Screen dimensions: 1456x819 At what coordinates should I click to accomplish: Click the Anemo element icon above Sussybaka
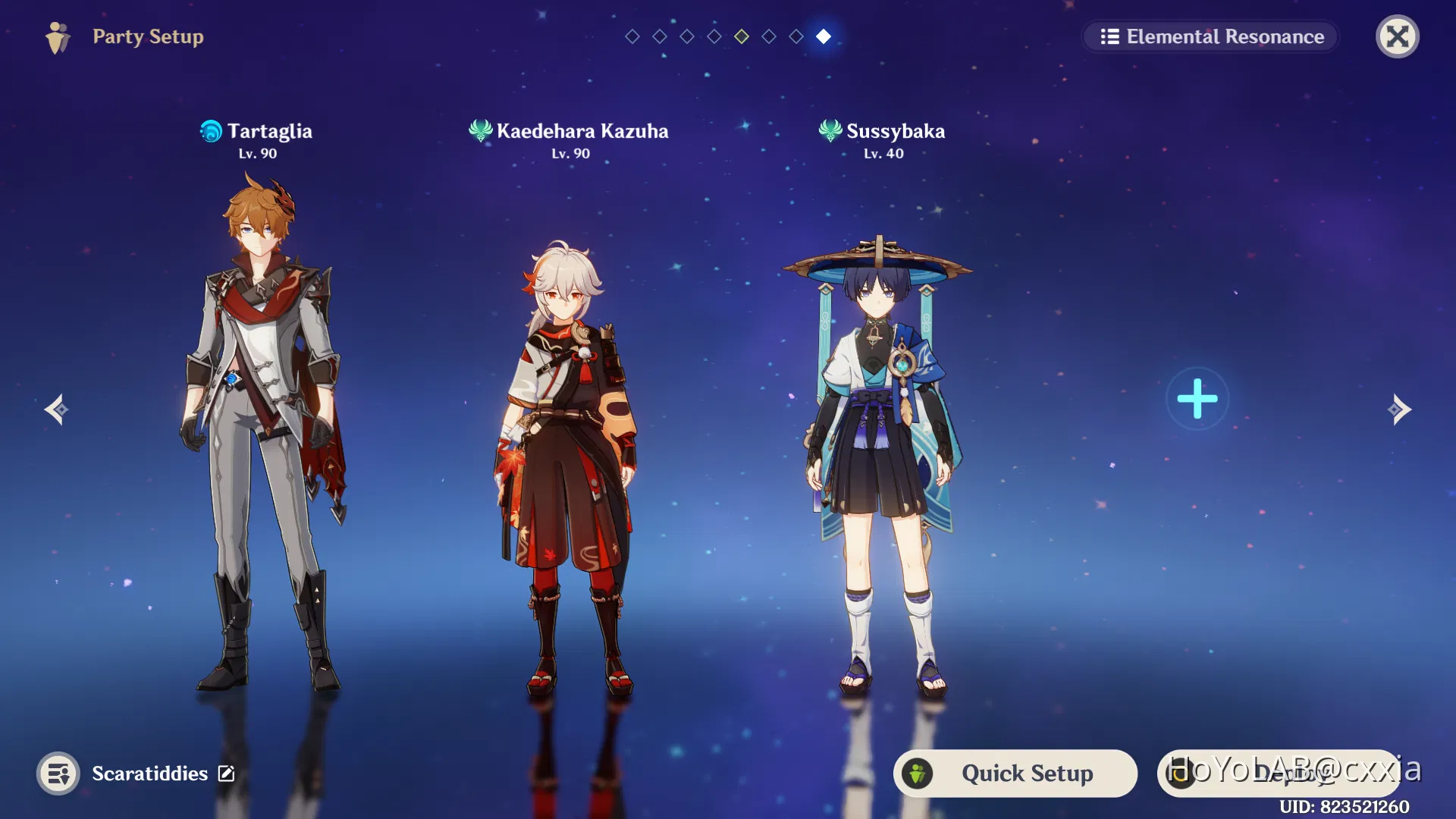click(830, 130)
